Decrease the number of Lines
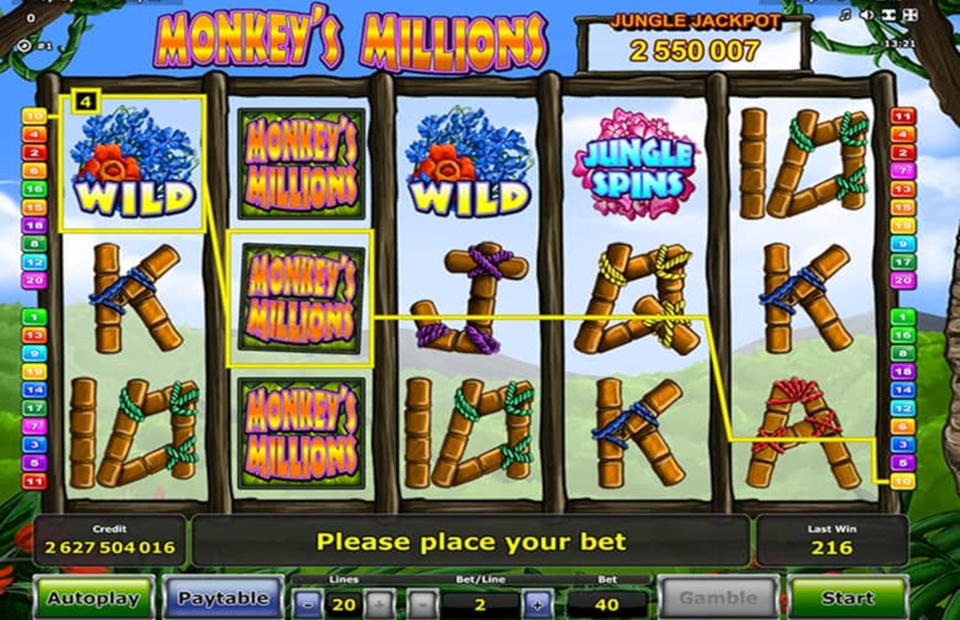960x620 pixels. (309, 604)
